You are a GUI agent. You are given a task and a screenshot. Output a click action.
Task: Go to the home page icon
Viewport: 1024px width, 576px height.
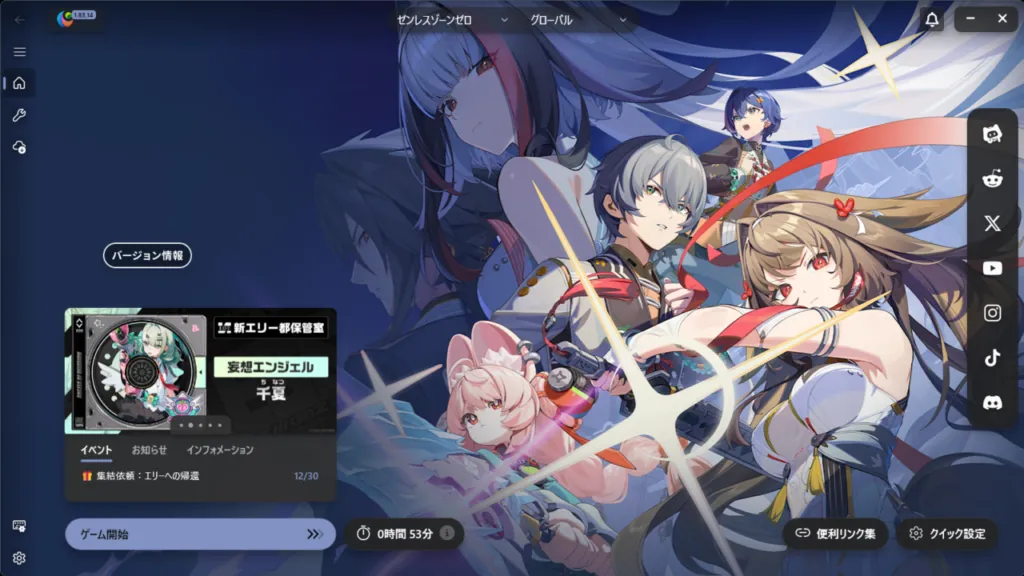(x=20, y=83)
